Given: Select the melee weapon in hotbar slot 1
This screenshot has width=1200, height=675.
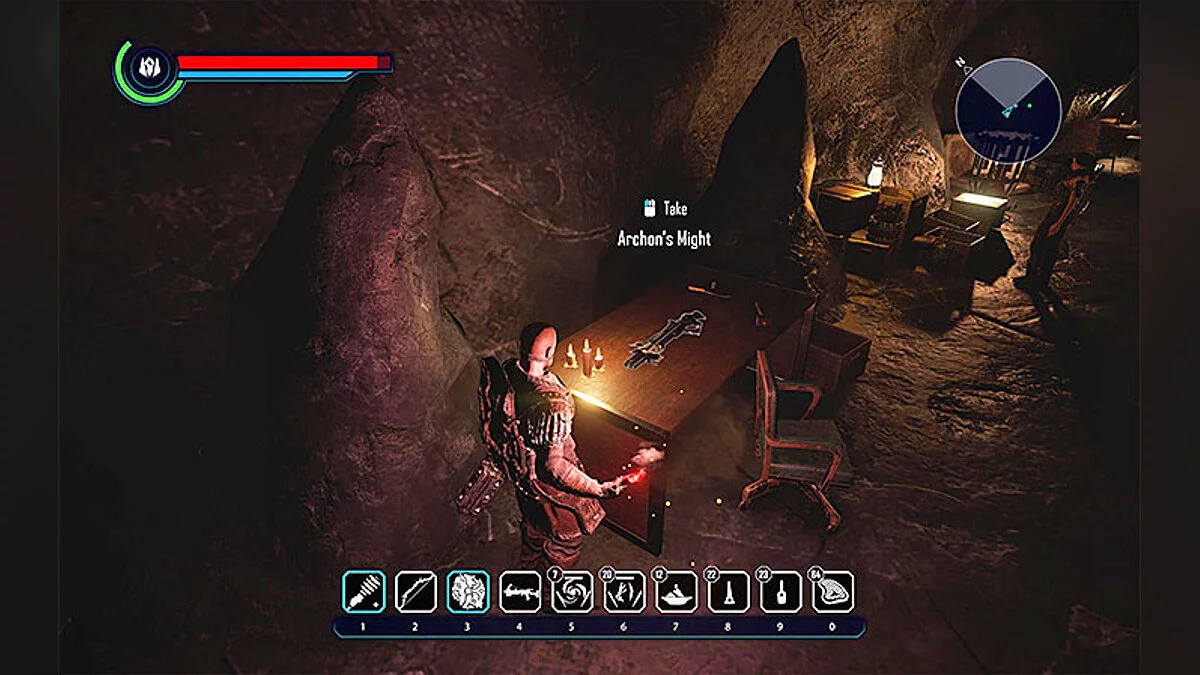Looking at the screenshot, I should [363, 591].
